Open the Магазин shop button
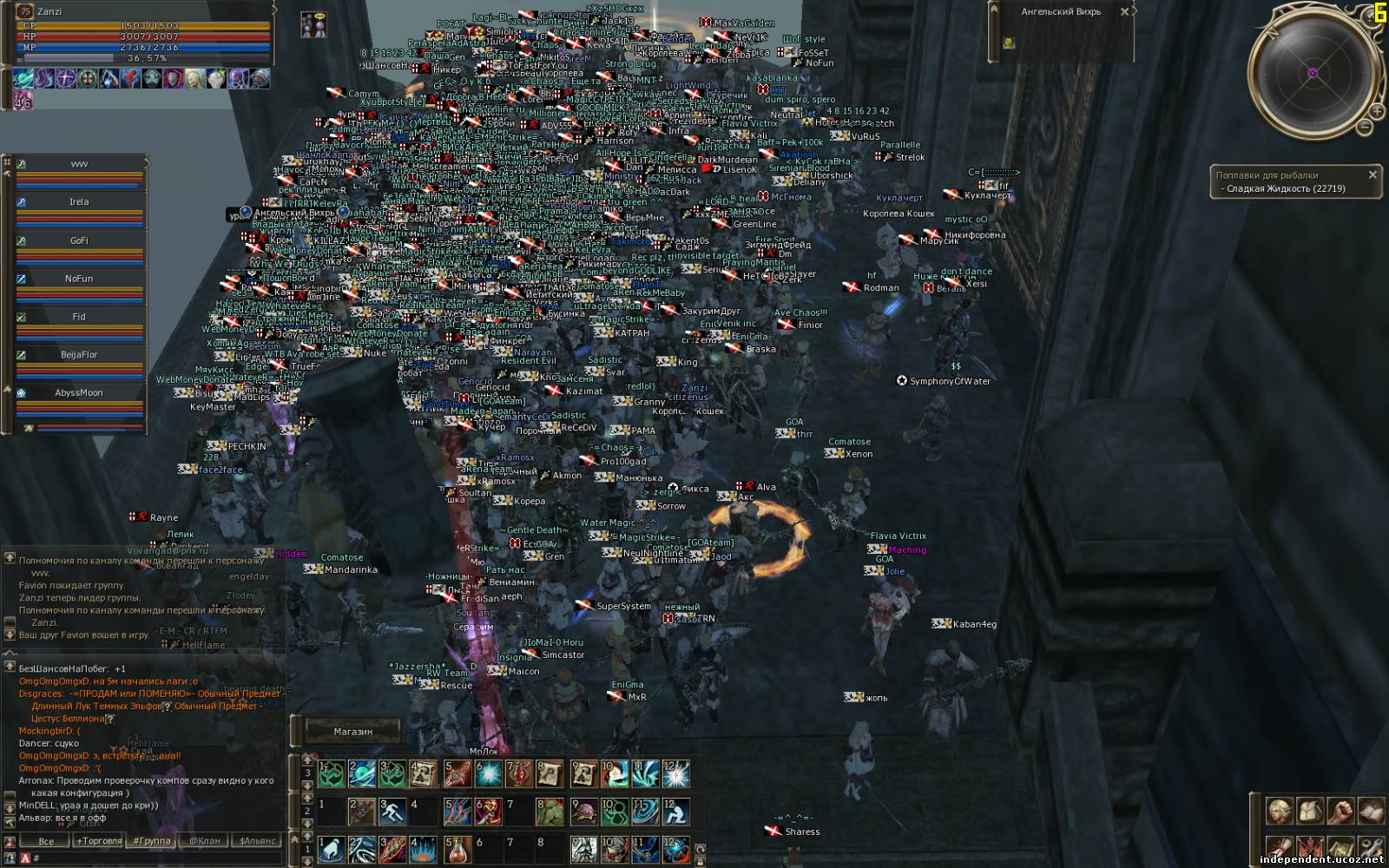This screenshot has width=1389, height=868. pyautogui.click(x=352, y=732)
